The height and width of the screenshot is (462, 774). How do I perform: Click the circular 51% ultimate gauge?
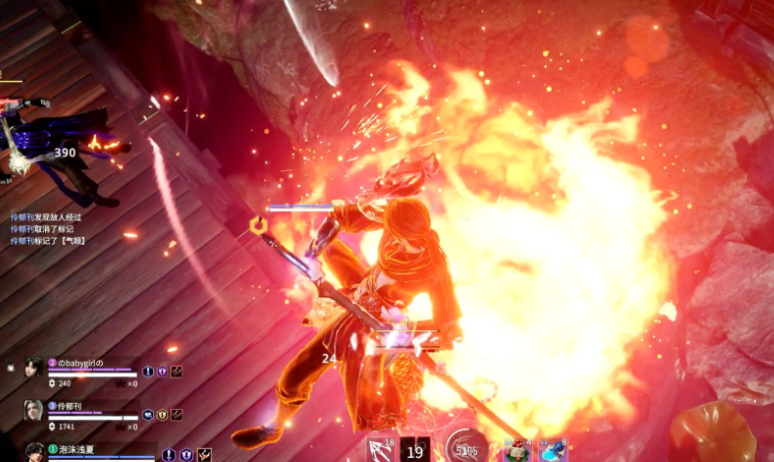click(465, 448)
